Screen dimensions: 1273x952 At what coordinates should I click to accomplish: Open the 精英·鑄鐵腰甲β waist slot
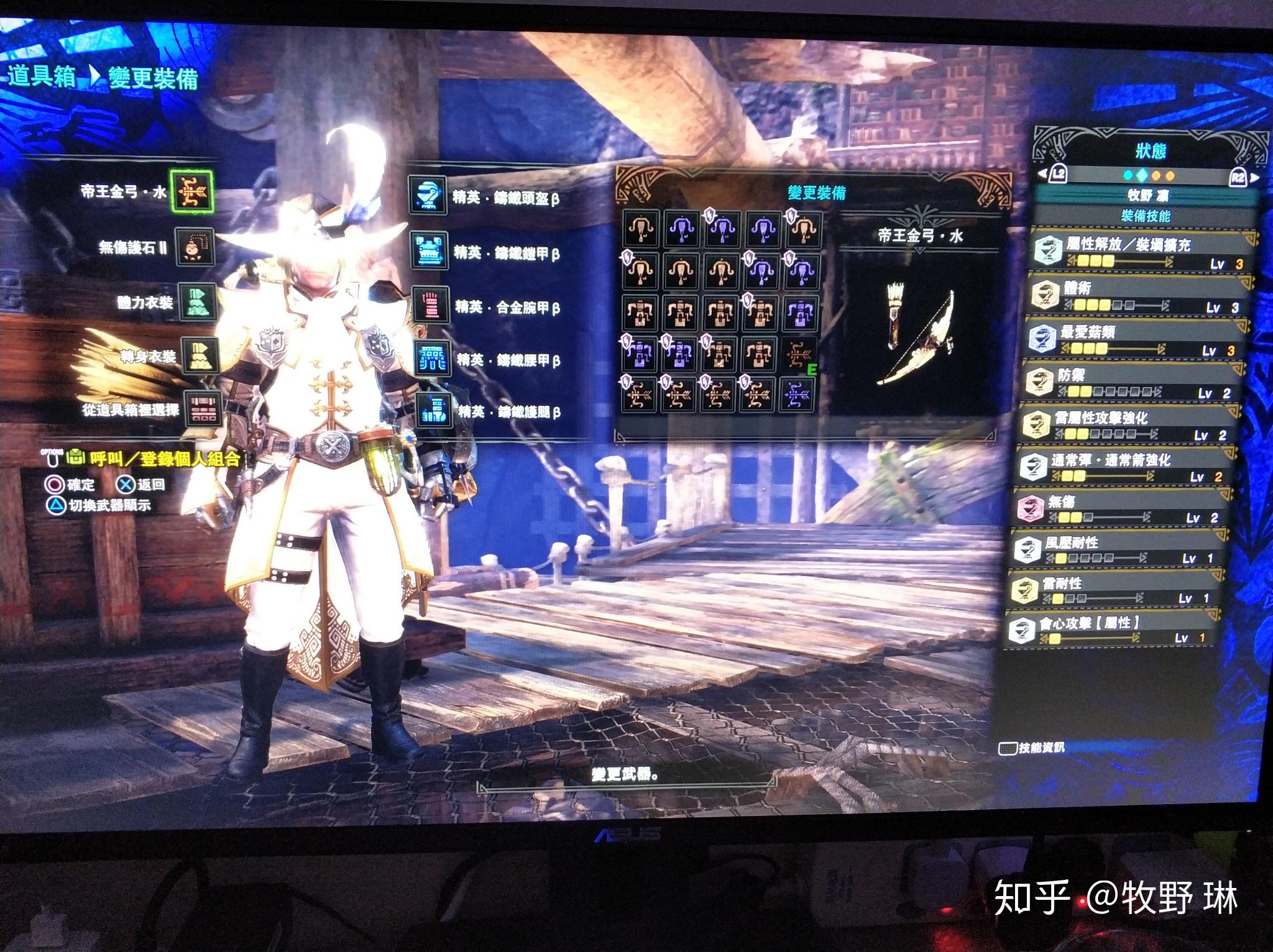pyautogui.click(x=431, y=359)
